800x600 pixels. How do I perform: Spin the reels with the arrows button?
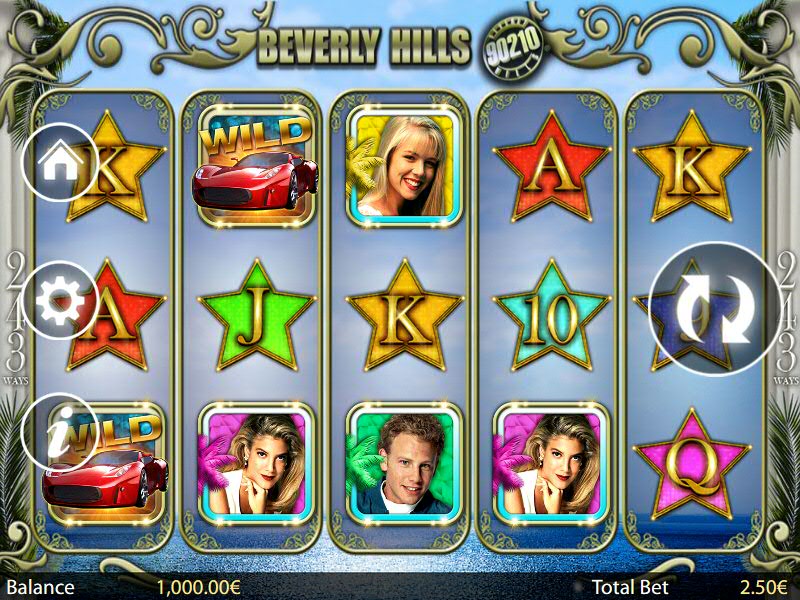(x=713, y=308)
